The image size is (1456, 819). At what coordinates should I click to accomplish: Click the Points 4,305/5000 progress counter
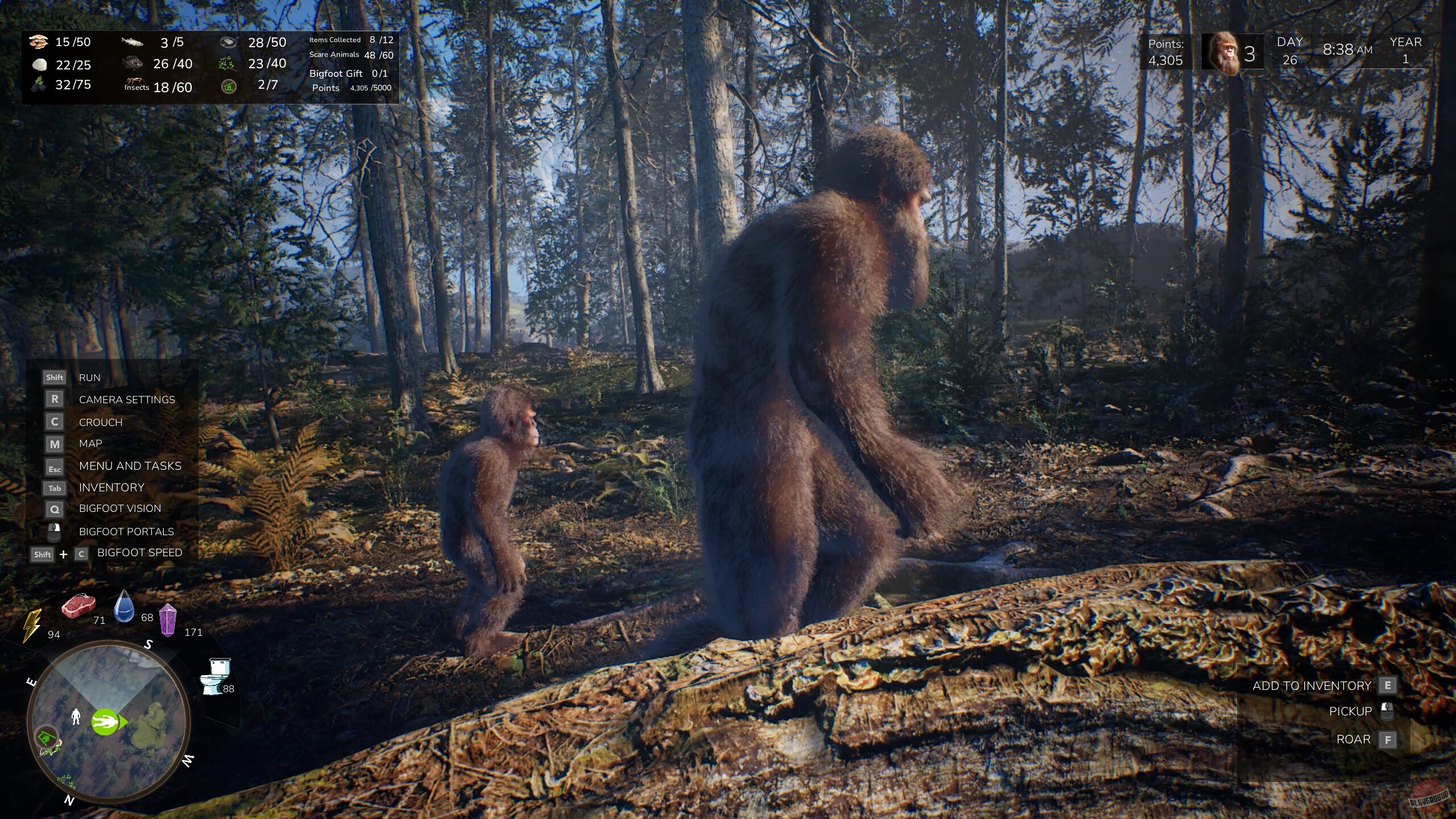[349, 88]
